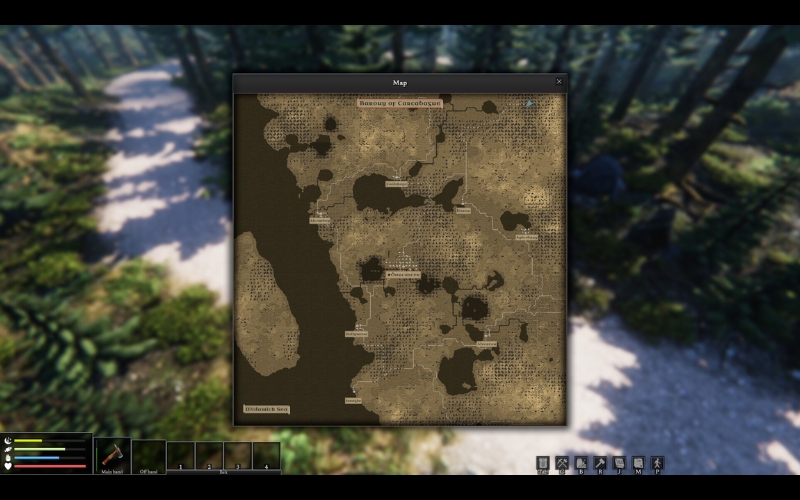Open the journal book icon
The width and height of the screenshot is (800, 500).
point(619,463)
